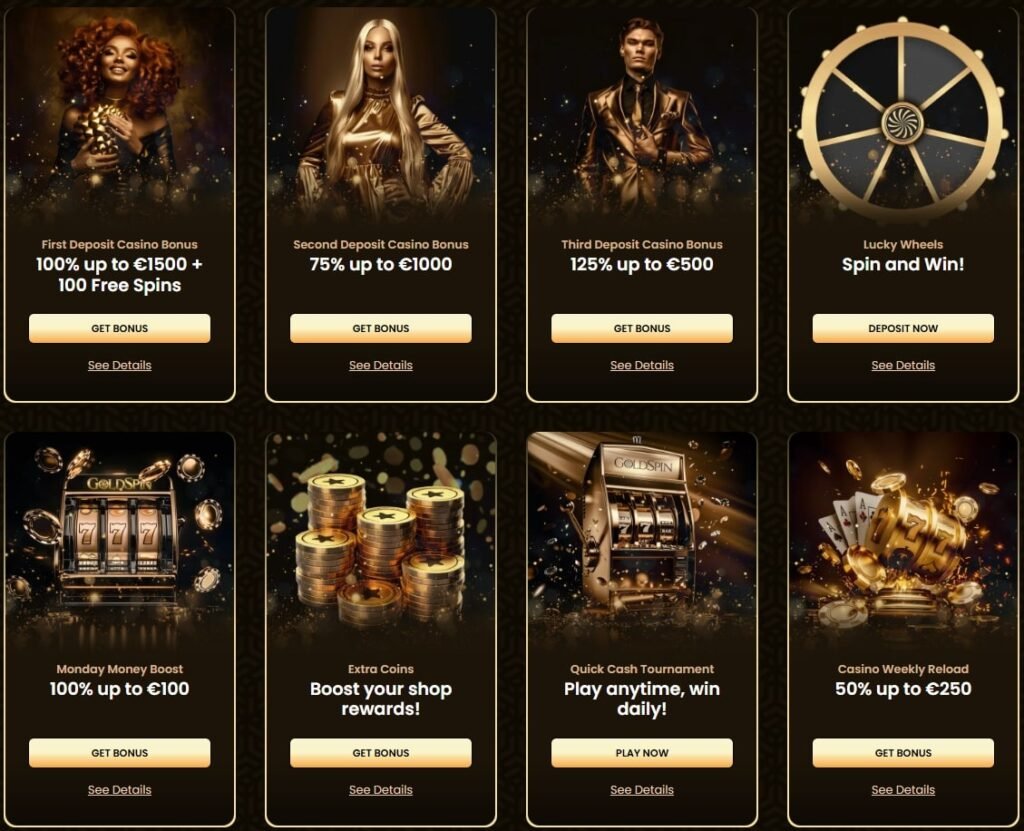
Task: View Second Deposit Casino Bonus details
Action: click(x=380, y=365)
